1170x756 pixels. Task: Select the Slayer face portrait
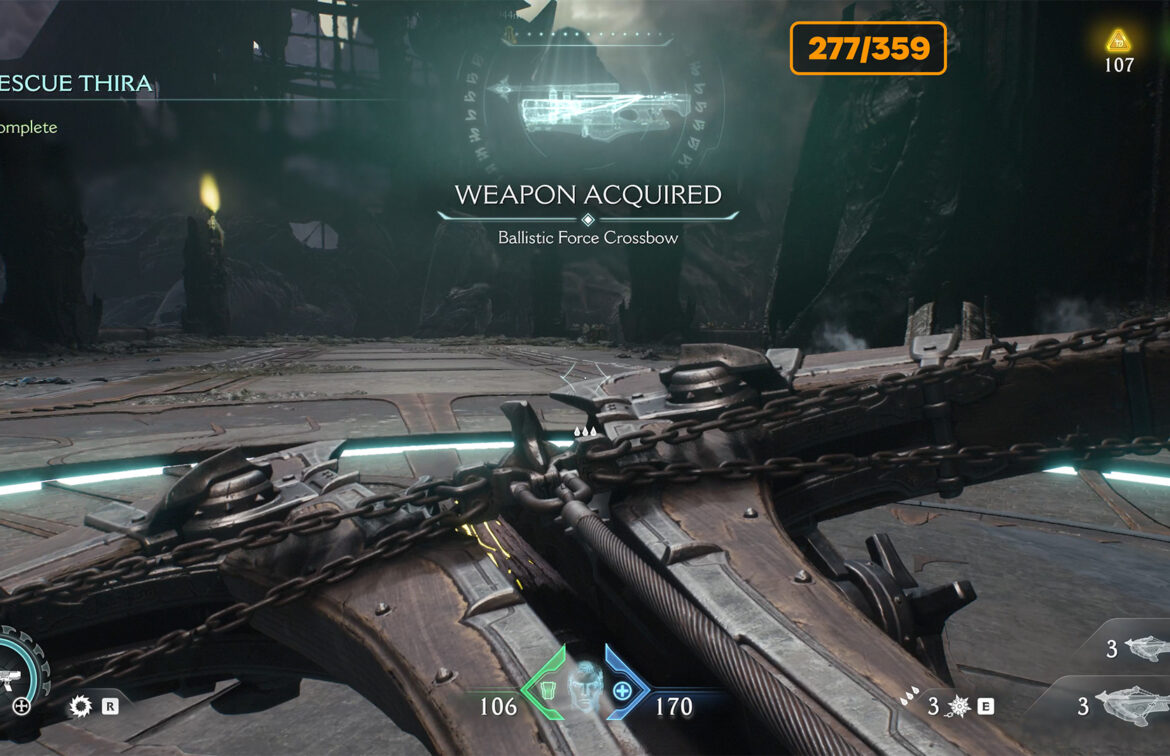(585, 690)
